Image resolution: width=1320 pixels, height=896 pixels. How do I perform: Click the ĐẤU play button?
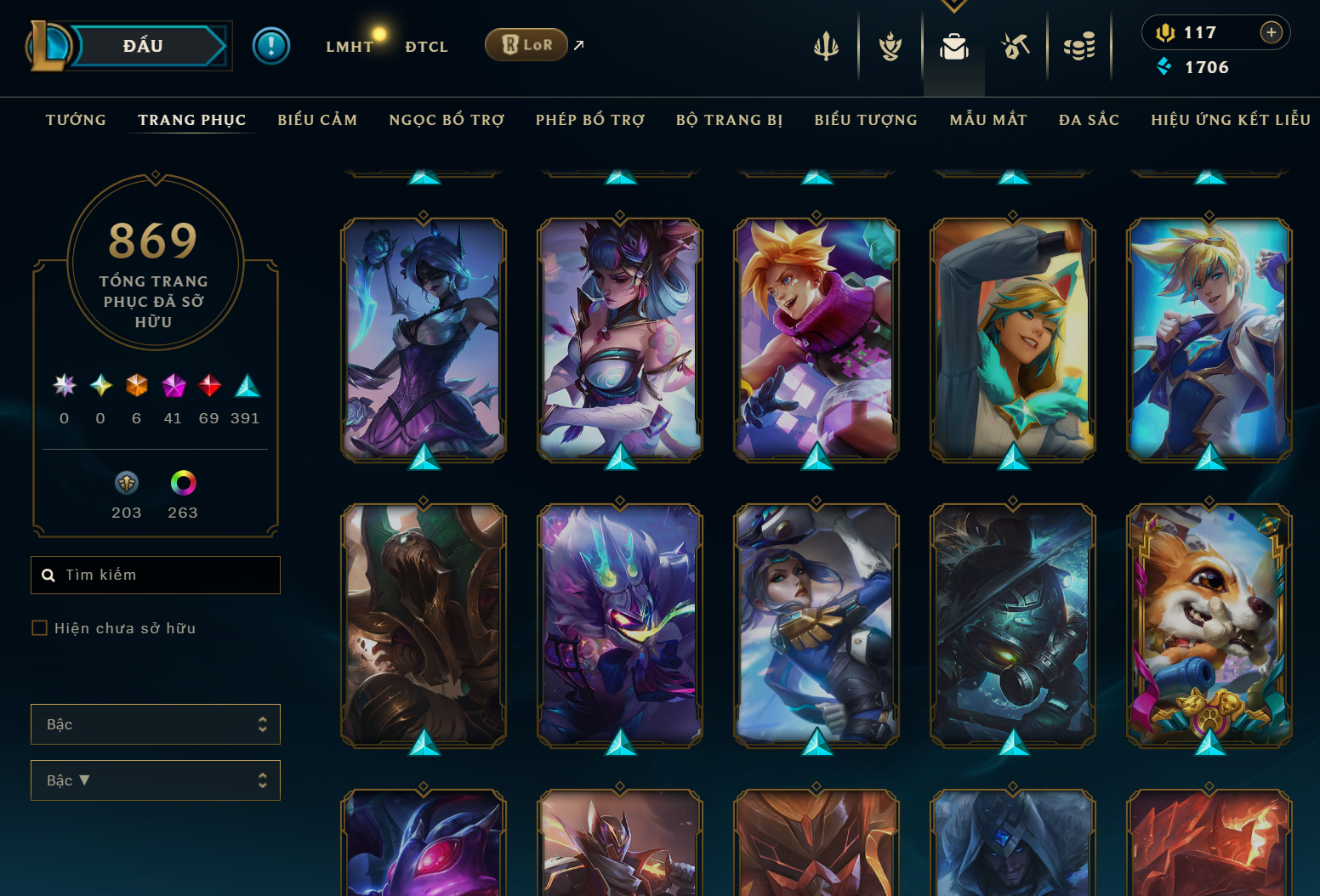point(143,46)
